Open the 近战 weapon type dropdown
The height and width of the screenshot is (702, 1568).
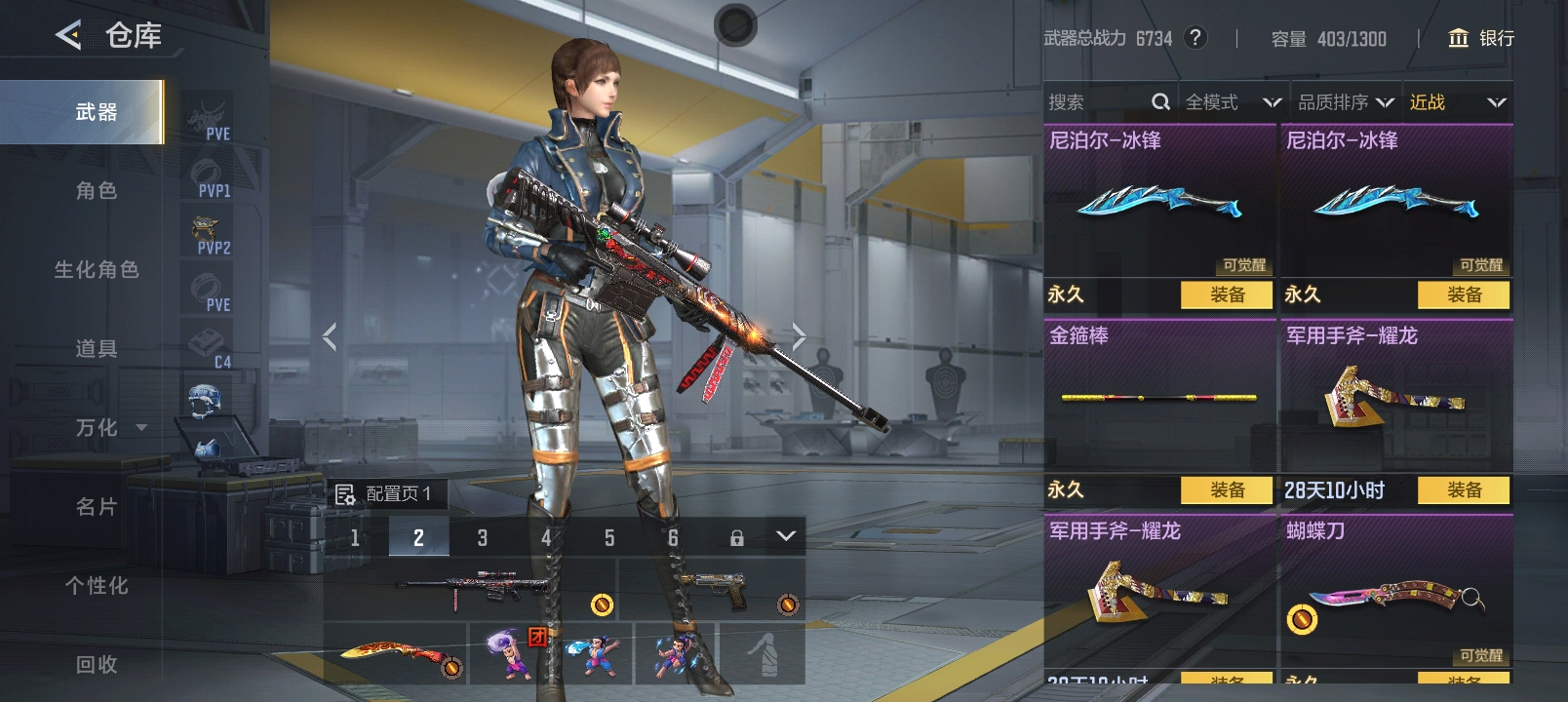point(1457,102)
